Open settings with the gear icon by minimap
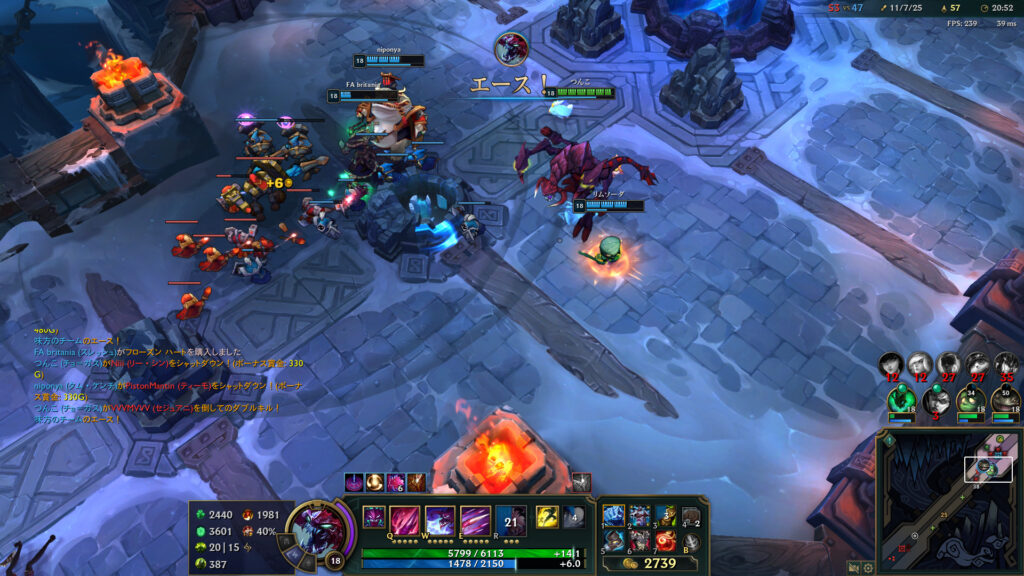The width and height of the screenshot is (1024, 576). [868, 567]
